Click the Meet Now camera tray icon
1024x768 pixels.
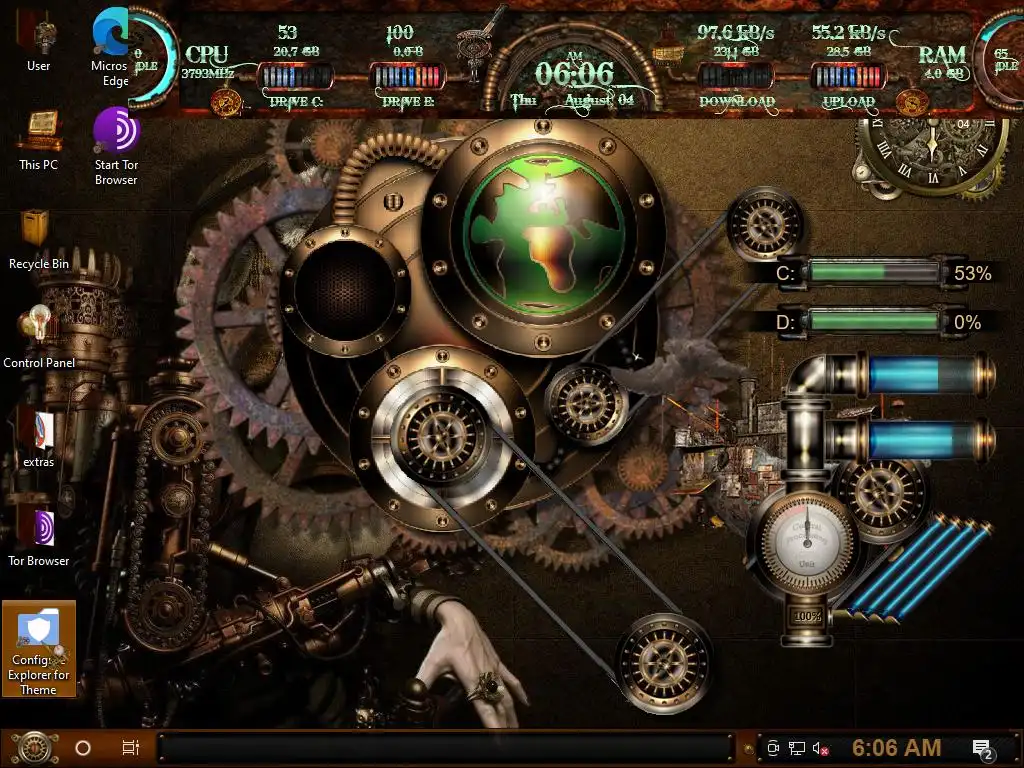point(773,748)
